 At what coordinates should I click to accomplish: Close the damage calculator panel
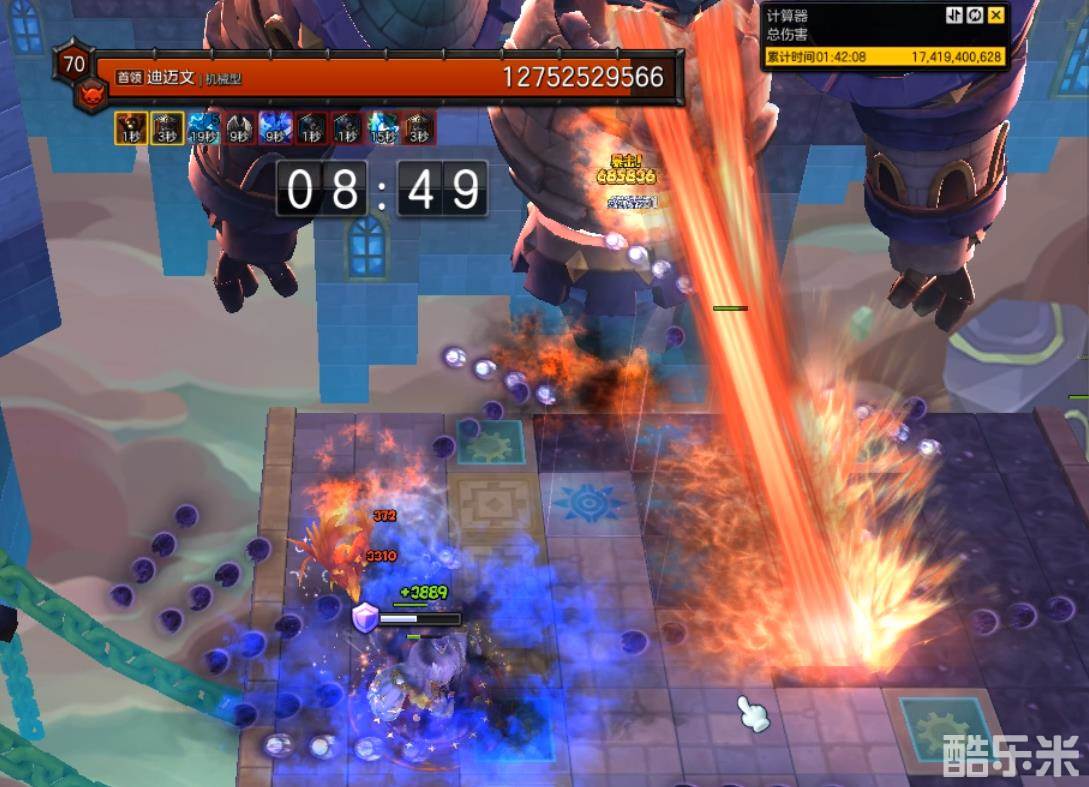pos(996,15)
